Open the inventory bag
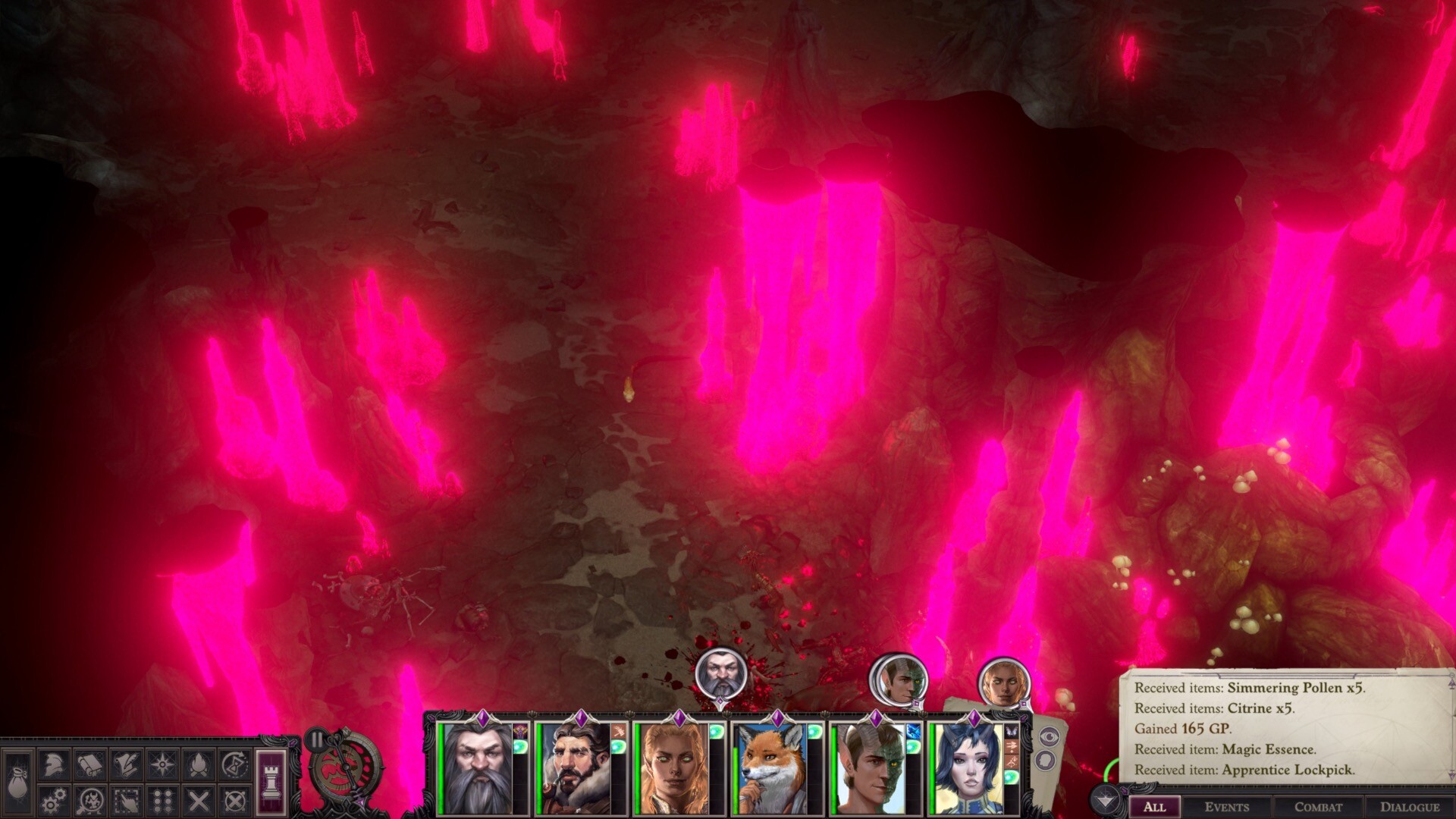The width and height of the screenshot is (1456, 819). (17, 783)
